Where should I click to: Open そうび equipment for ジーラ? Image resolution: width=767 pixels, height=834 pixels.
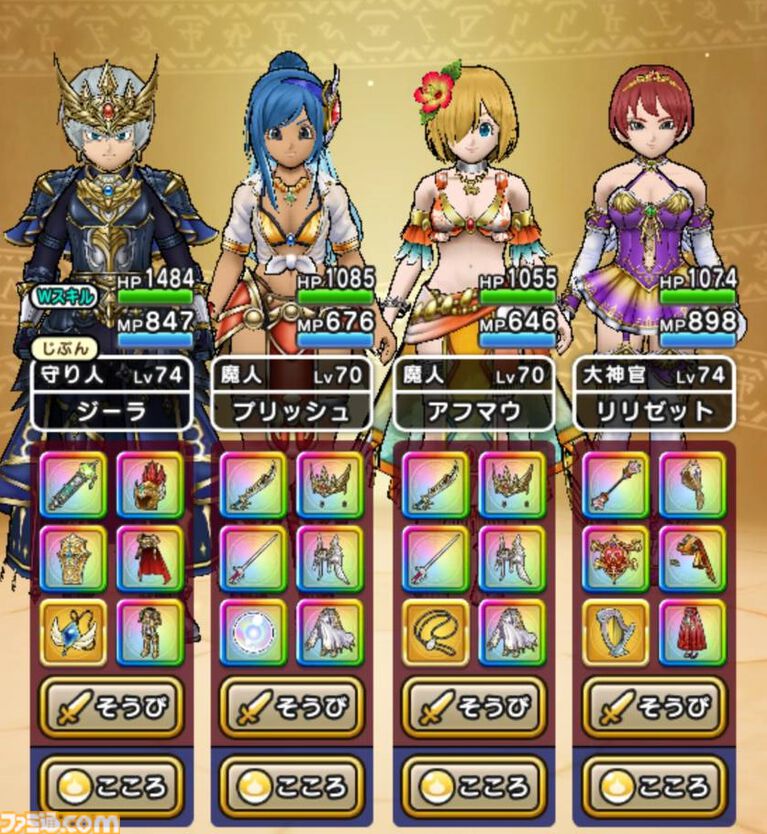[x=110, y=707]
